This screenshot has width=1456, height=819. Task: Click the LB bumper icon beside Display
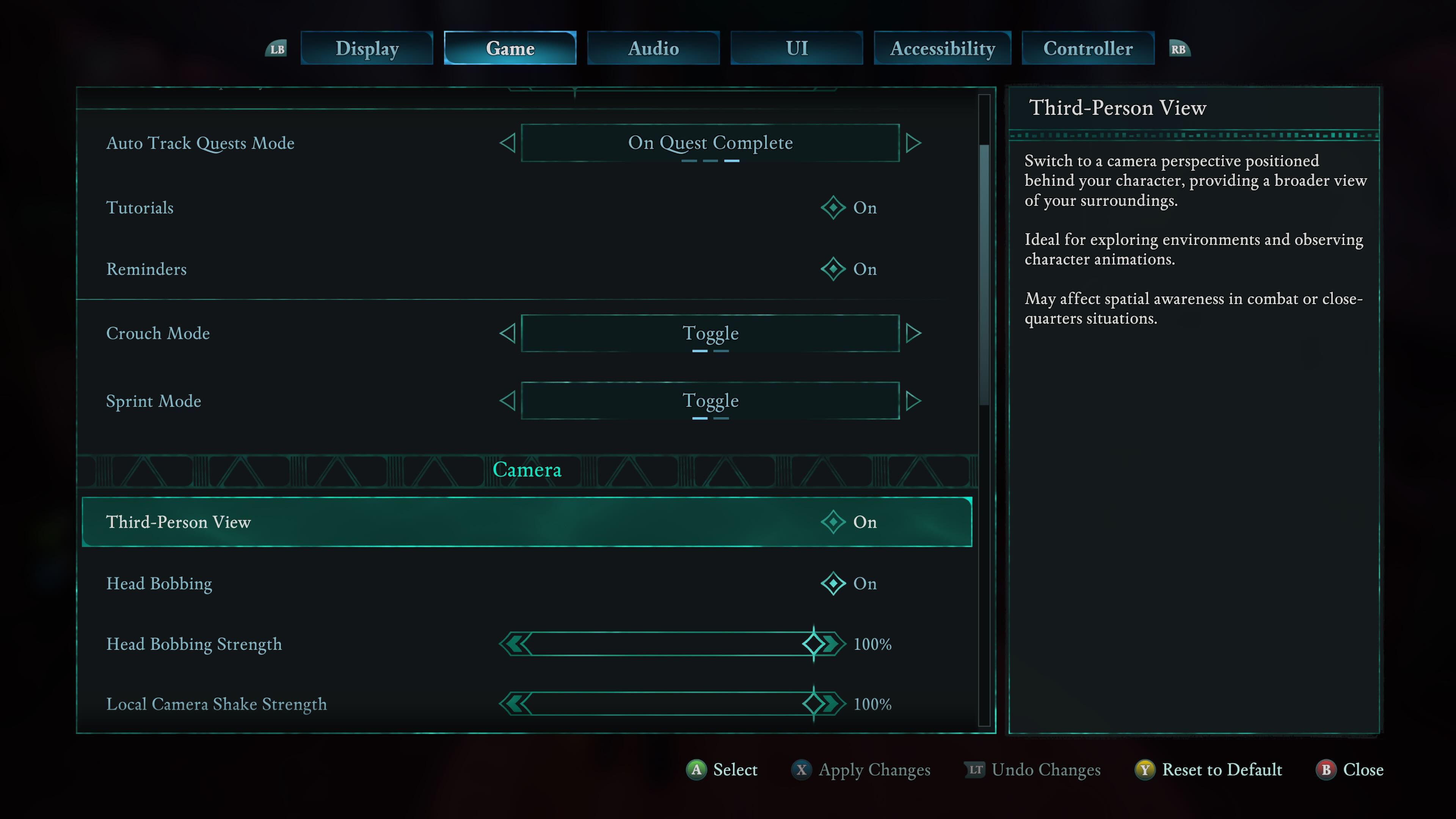[x=276, y=49]
